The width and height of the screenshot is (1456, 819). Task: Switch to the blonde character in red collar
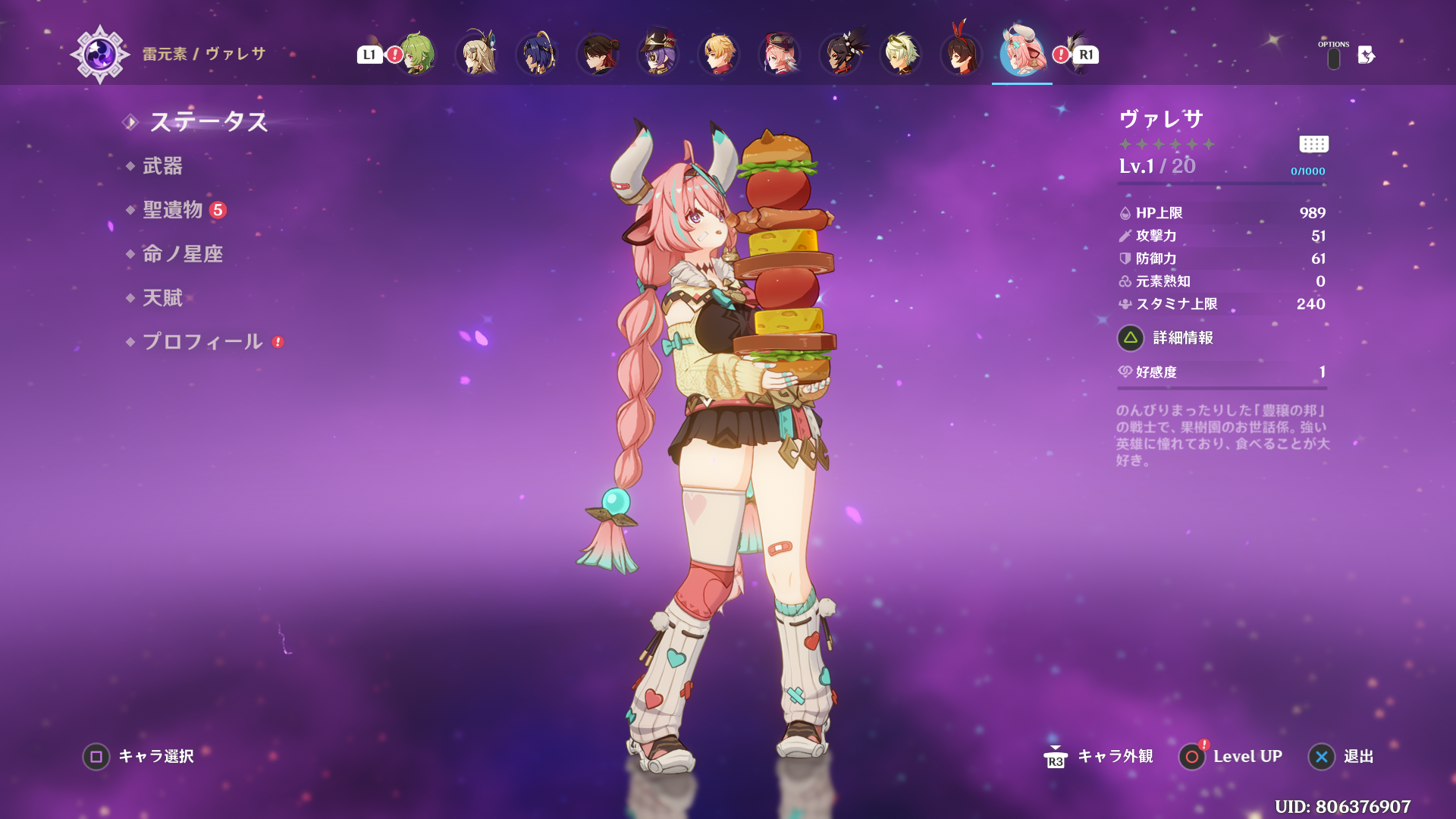point(719,55)
